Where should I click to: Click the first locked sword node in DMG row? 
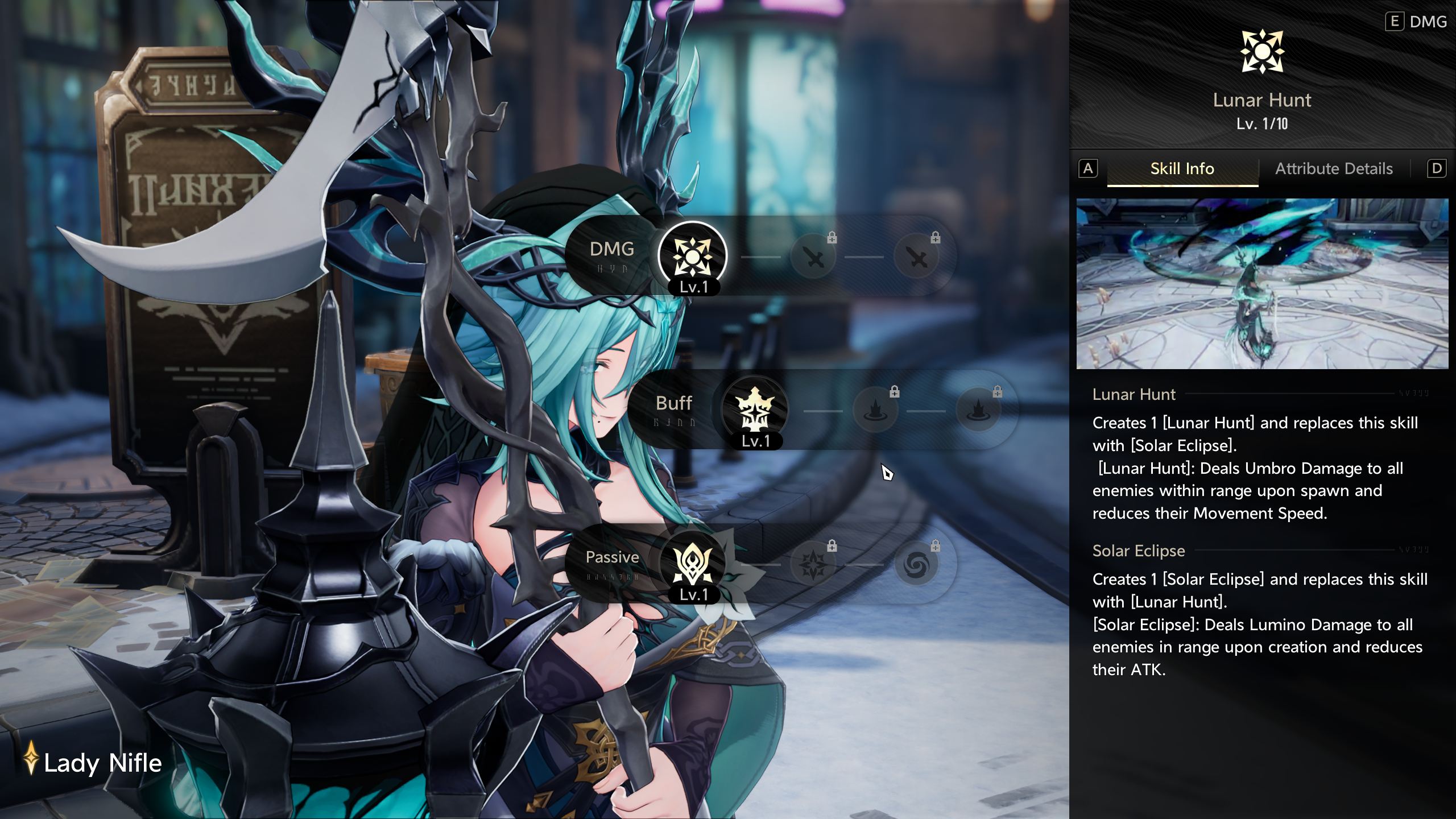click(814, 258)
